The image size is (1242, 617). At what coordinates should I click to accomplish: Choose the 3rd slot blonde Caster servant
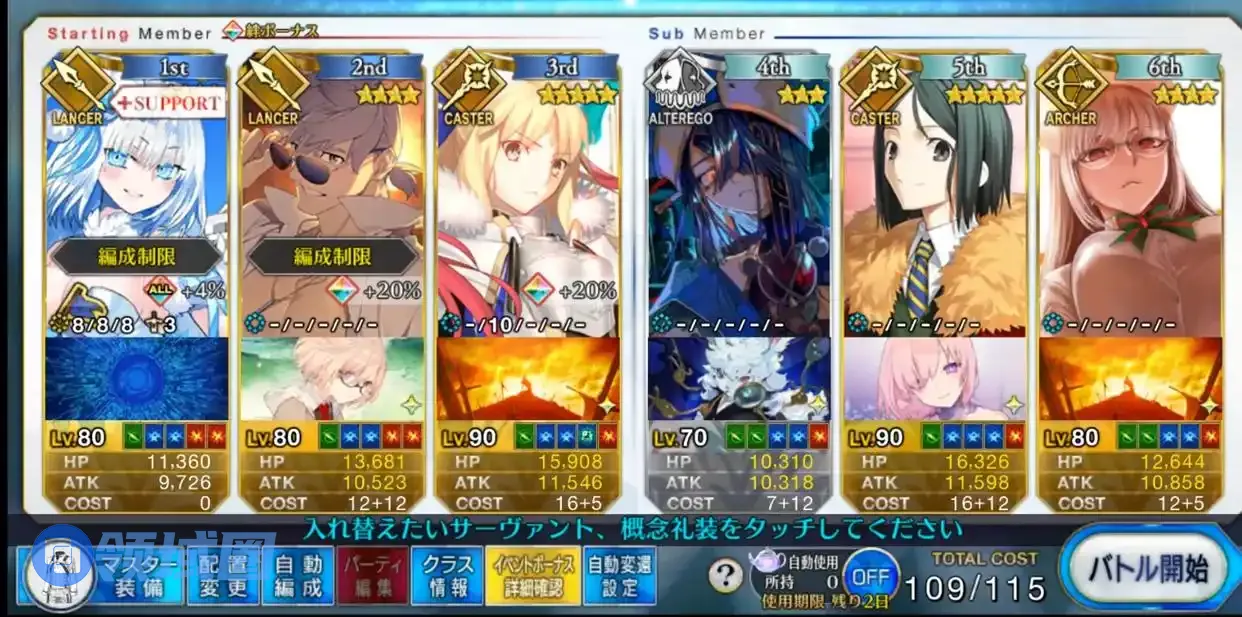pyautogui.click(x=527, y=190)
